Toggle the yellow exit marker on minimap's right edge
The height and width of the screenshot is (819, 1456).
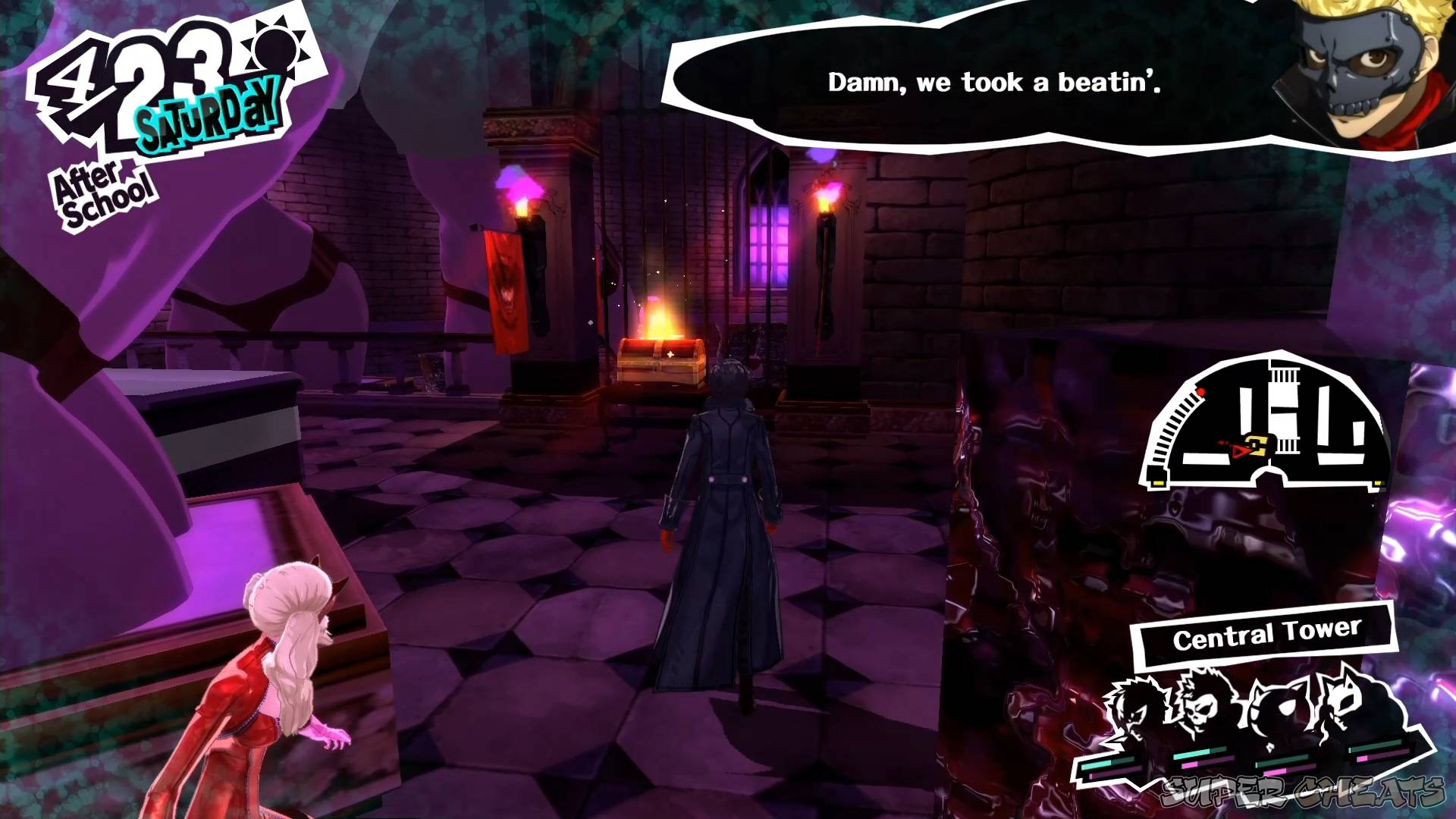(x=1379, y=483)
